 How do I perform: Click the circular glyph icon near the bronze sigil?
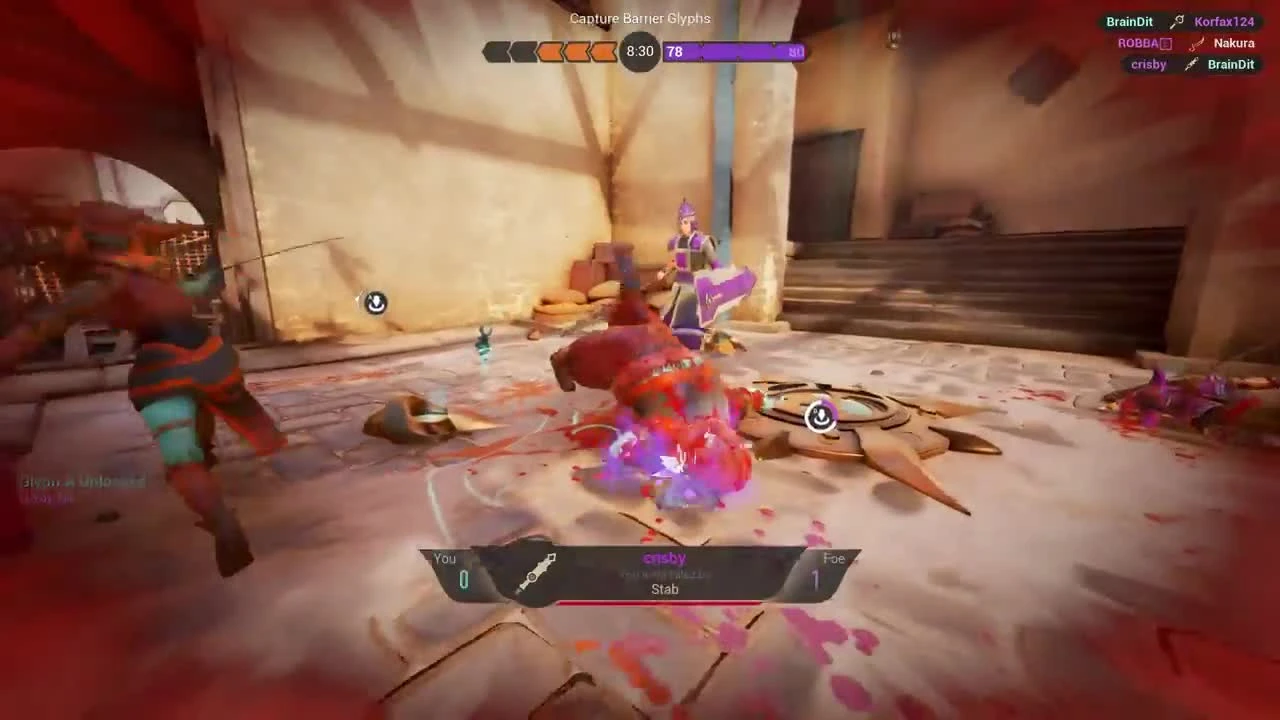click(x=820, y=418)
